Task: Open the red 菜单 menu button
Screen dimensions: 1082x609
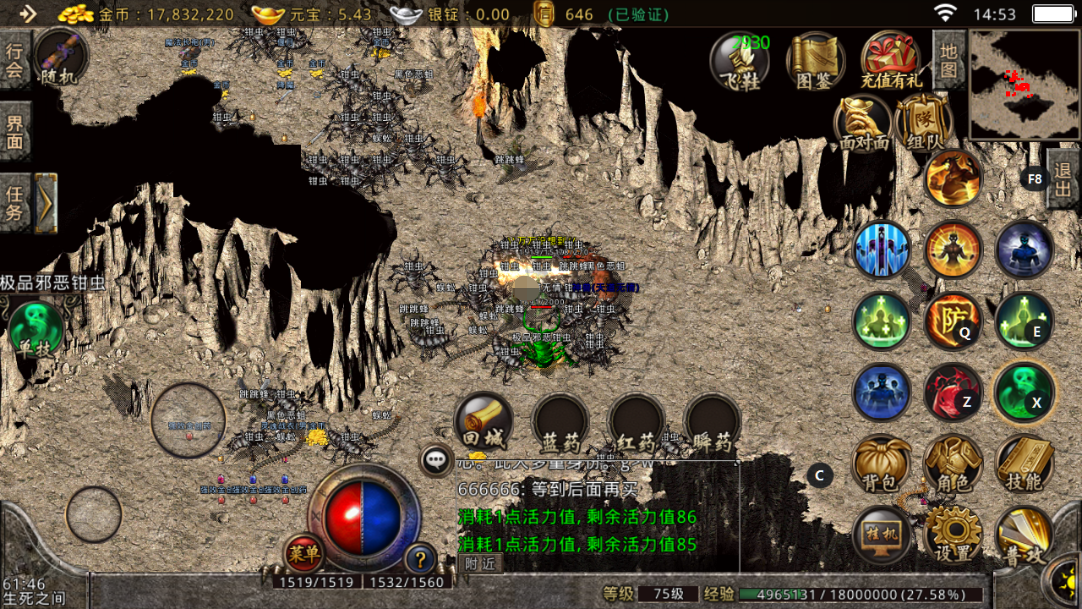Action: coord(304,552)
